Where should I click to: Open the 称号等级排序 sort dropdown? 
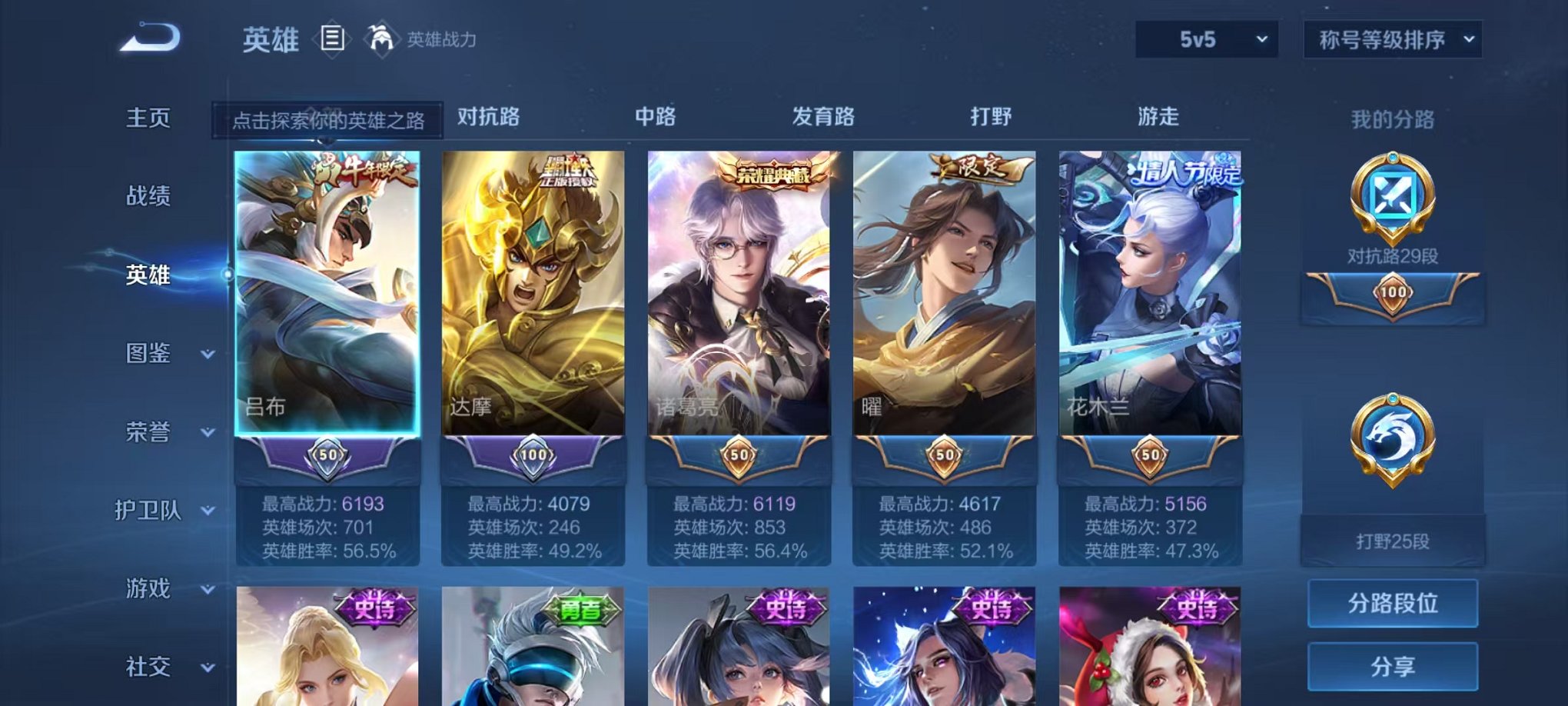point(1391,38)
